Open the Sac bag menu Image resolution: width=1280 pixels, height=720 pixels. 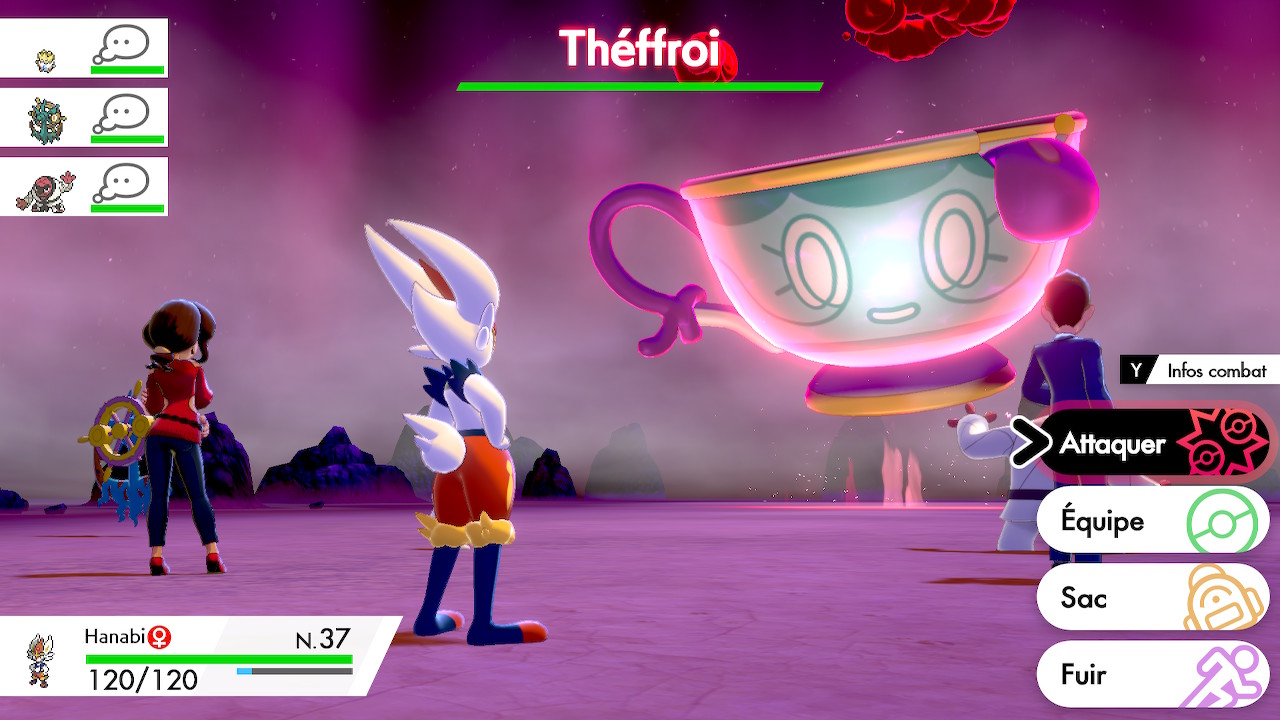point(1150,598)
